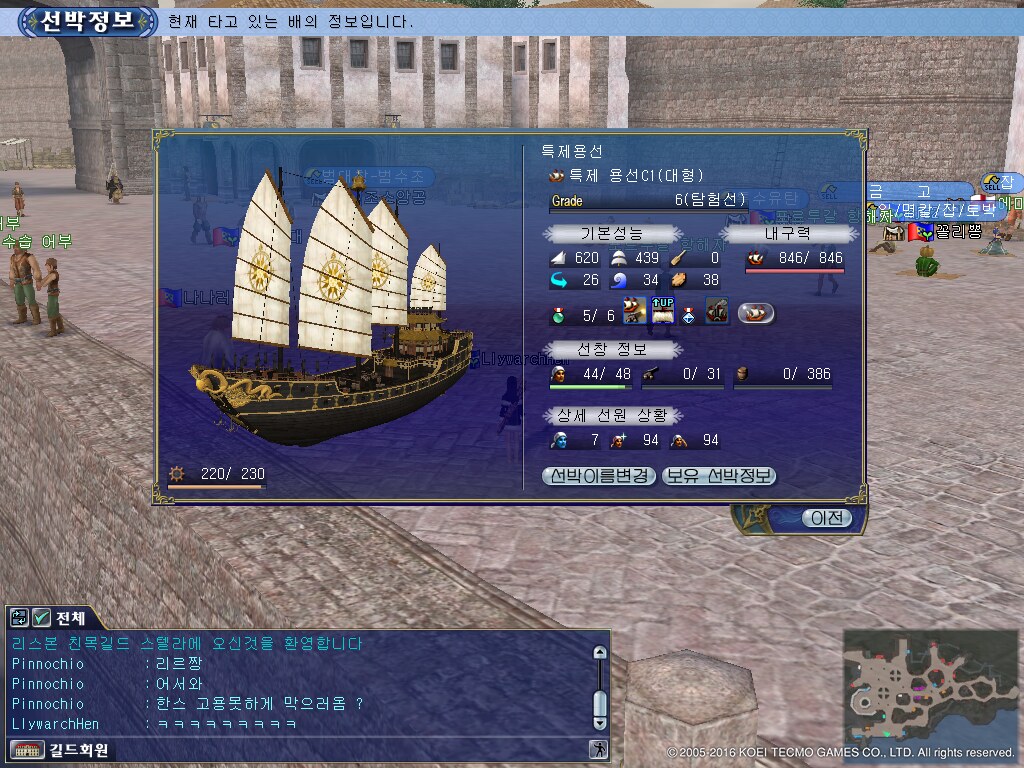The width and height of the screenshot is (1024, 768).
Task: Go back with the 이전 button
Action: click(826, 518)
